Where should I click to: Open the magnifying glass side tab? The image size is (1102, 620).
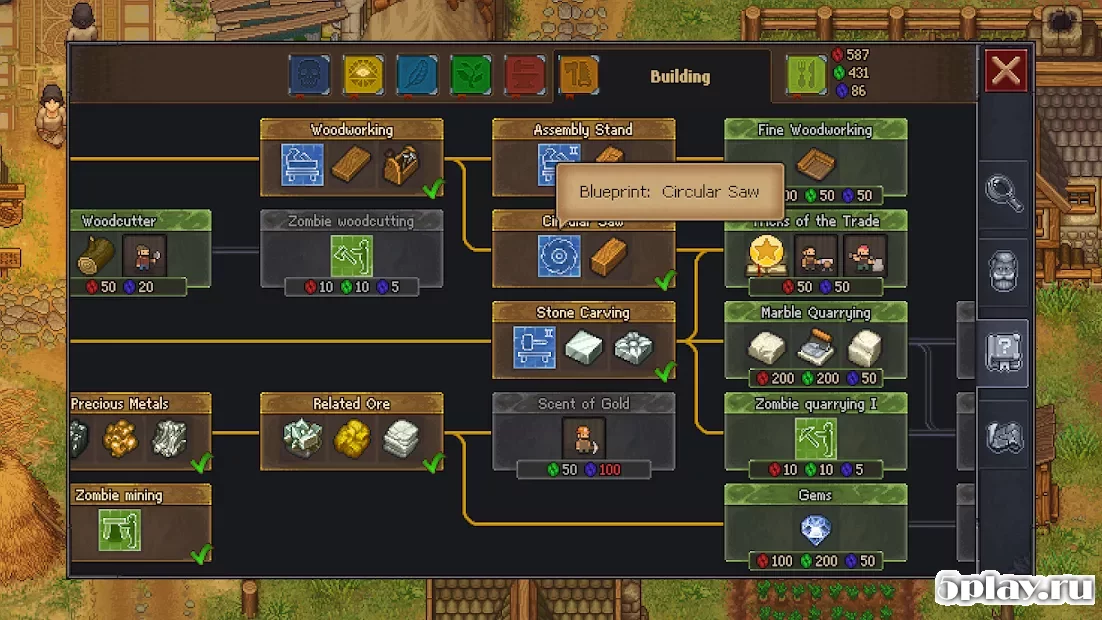click(x=1003, y=193)
